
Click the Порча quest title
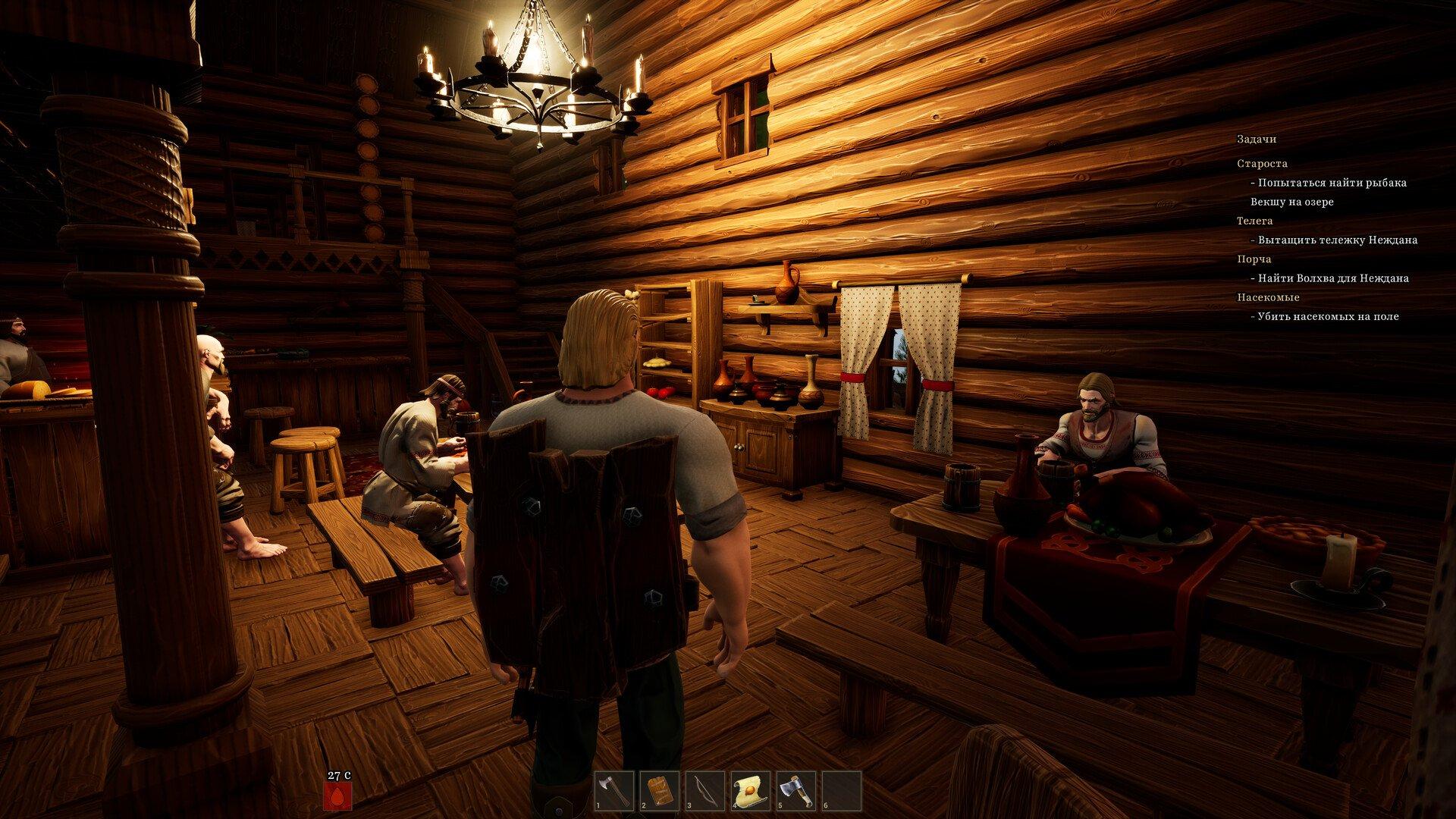[1254, 259]
